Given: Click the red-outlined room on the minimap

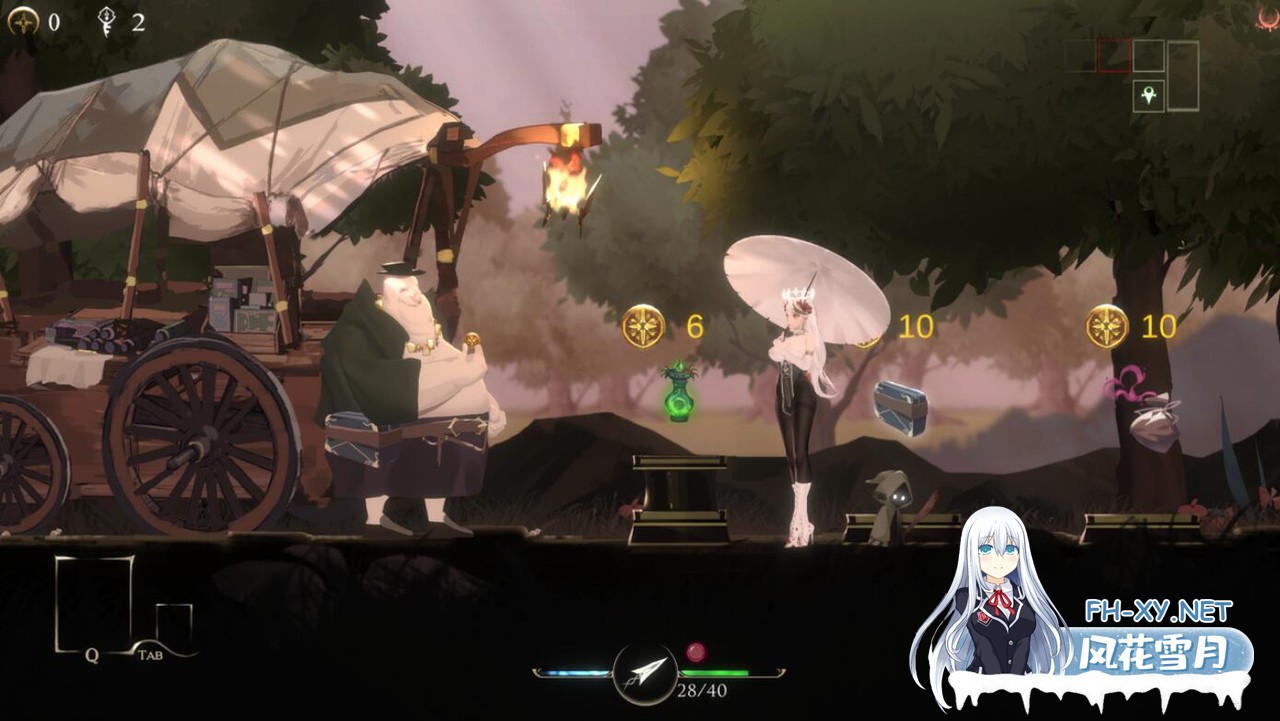Looking at the screenshot, I should coord(1114,55).
